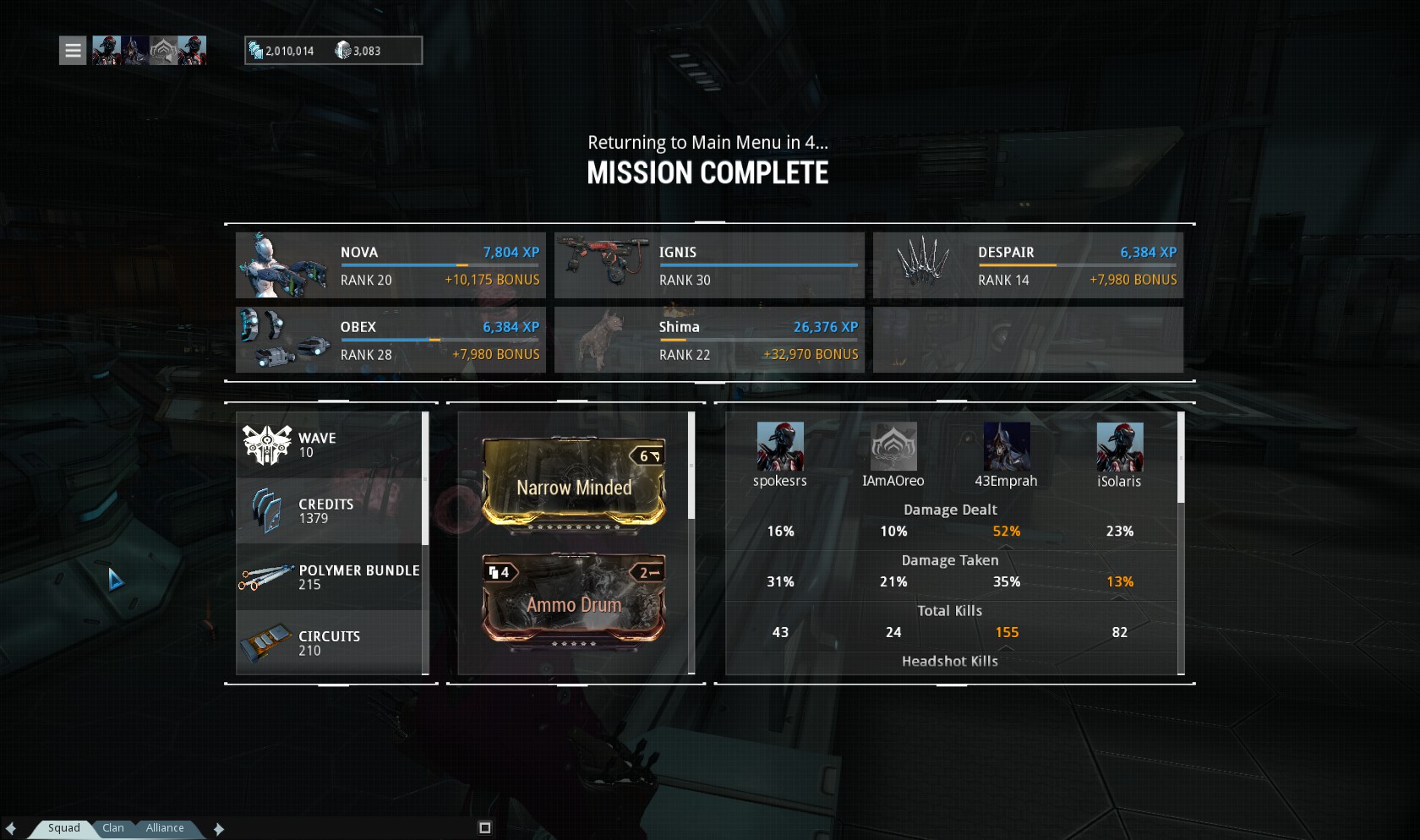
Task: Select the Narrow Minded mod card
Action: point(574,484)
